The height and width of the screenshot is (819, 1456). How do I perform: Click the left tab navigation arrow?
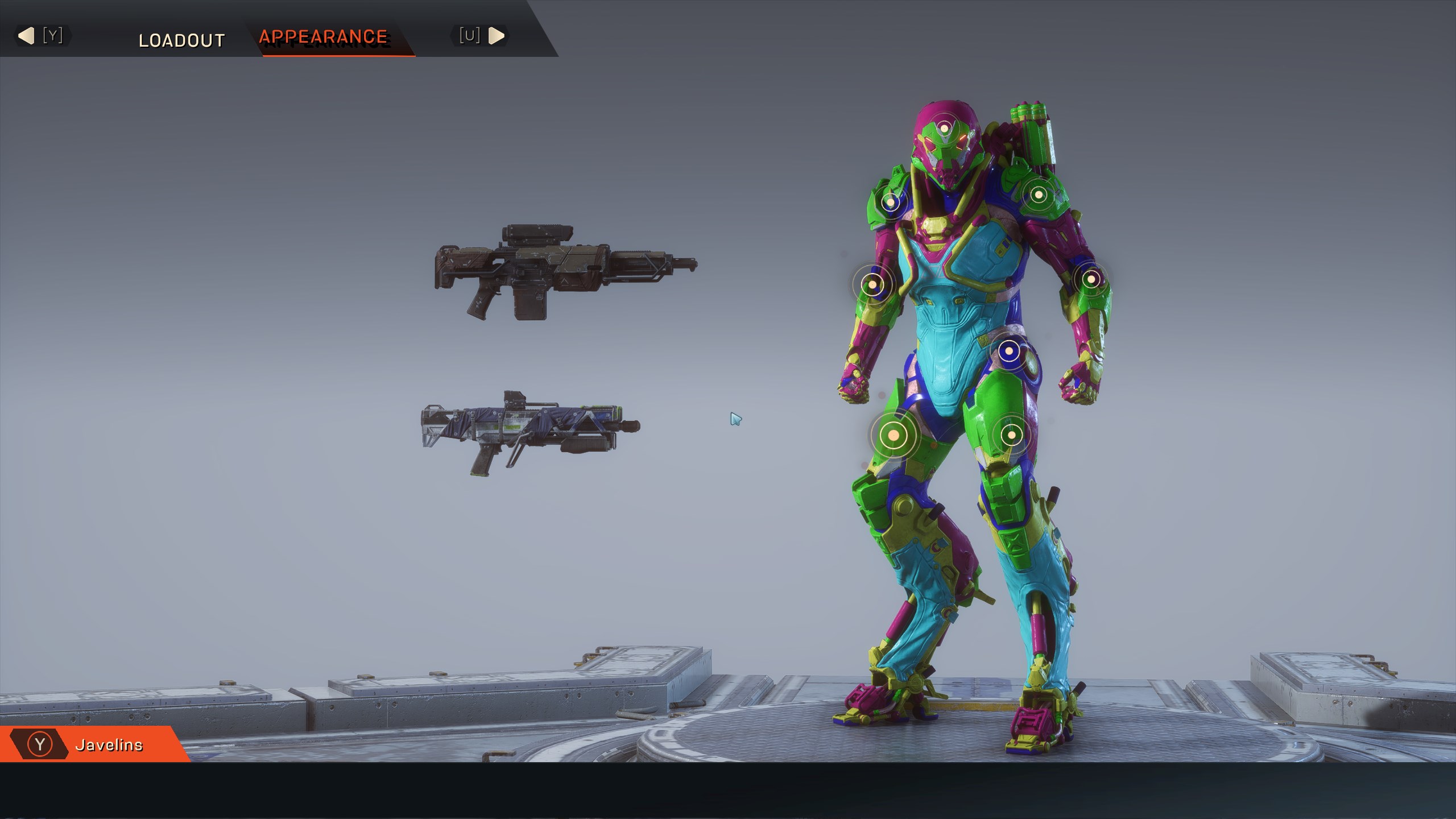click(27, 36)
